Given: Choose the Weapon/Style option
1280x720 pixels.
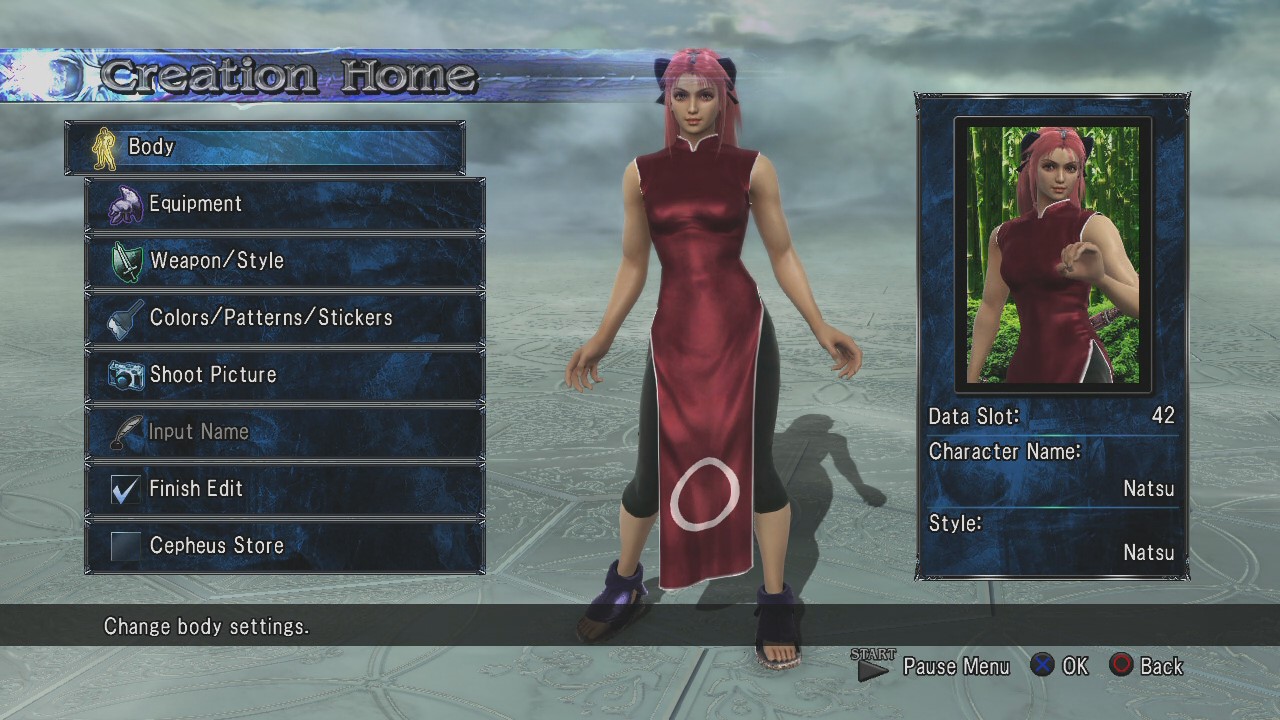Looking at the screenshot, I should (x=285, y=262).
